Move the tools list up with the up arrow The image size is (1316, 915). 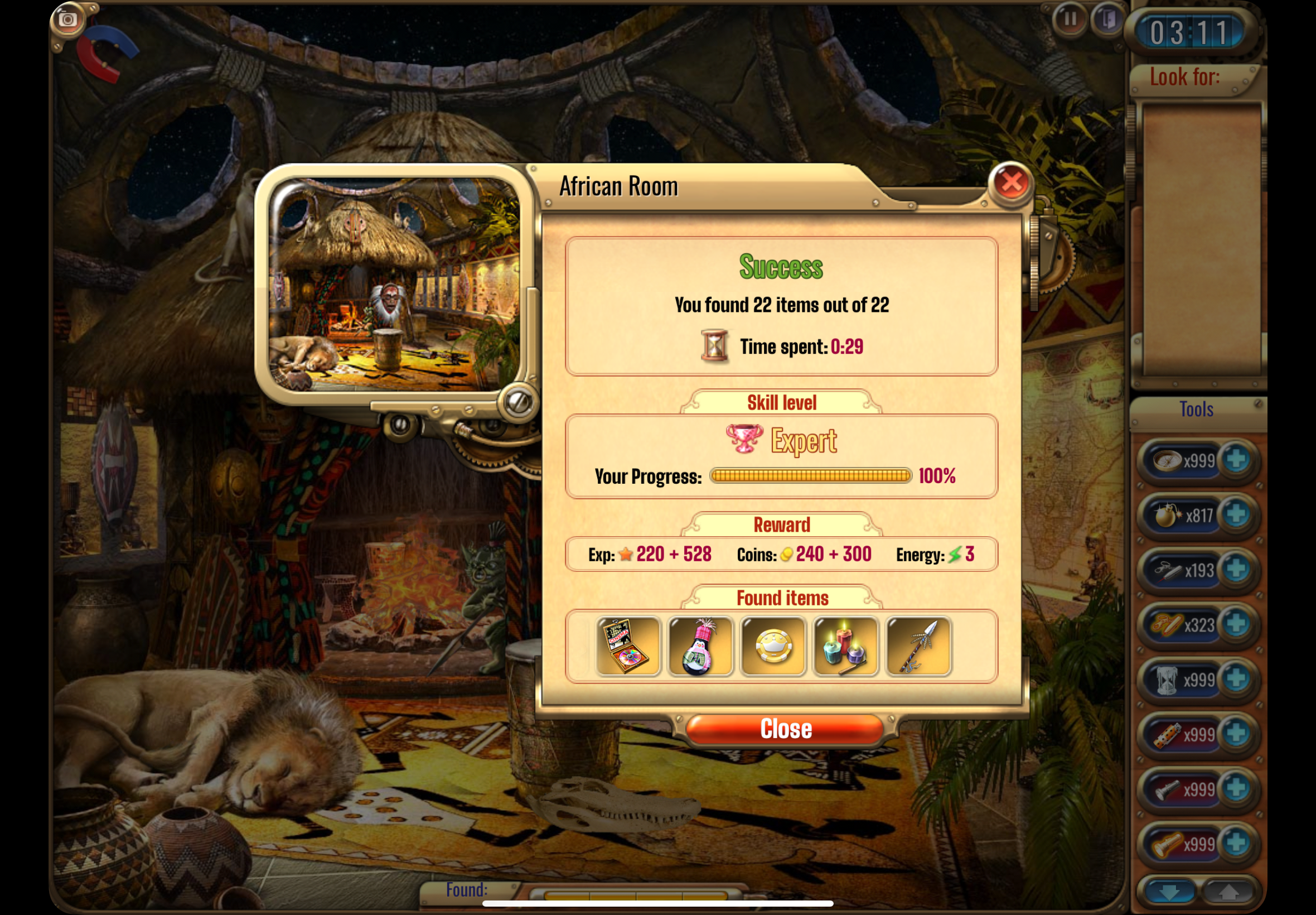click(x=1228, y=892)
